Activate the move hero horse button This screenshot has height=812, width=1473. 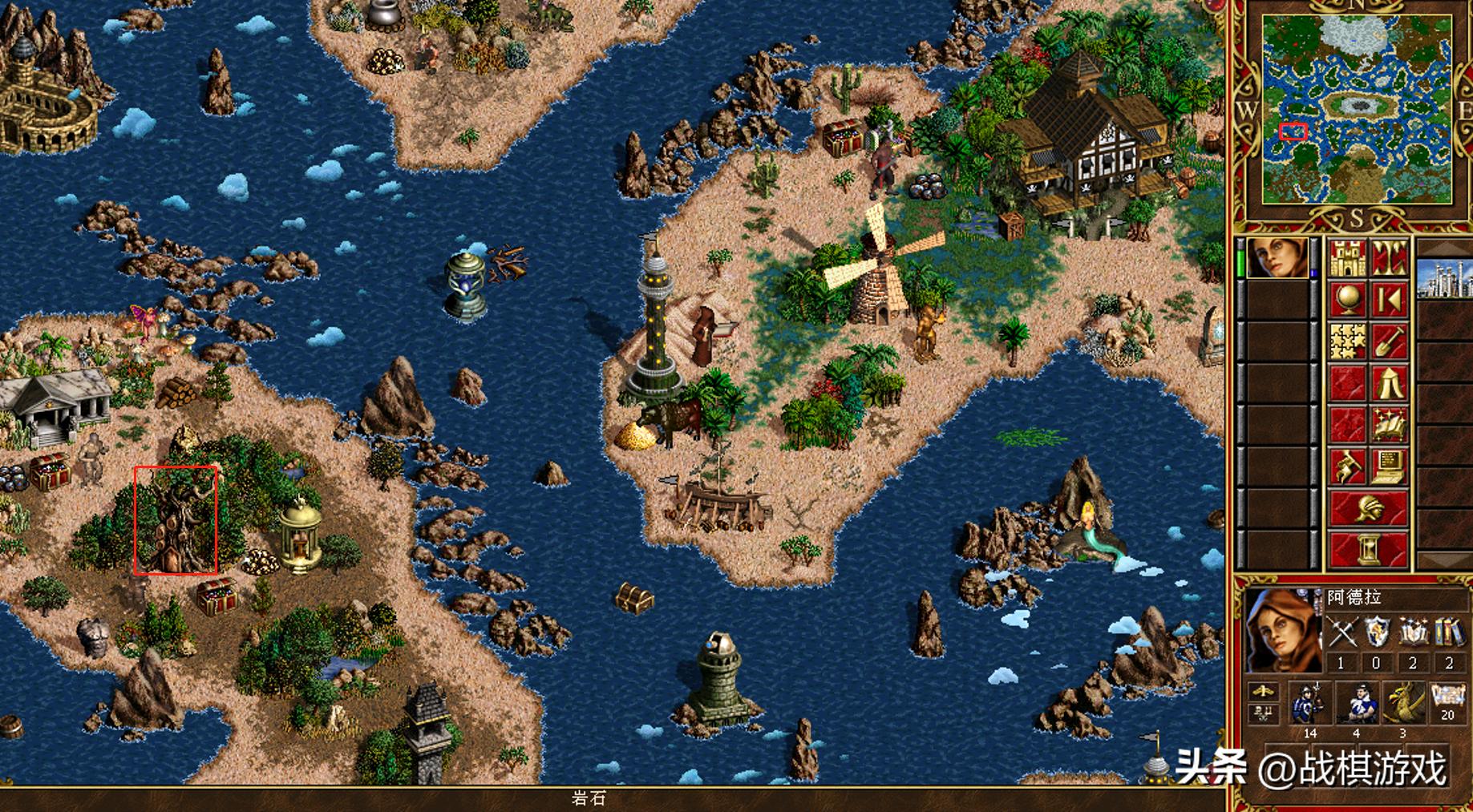[1348, 467]
